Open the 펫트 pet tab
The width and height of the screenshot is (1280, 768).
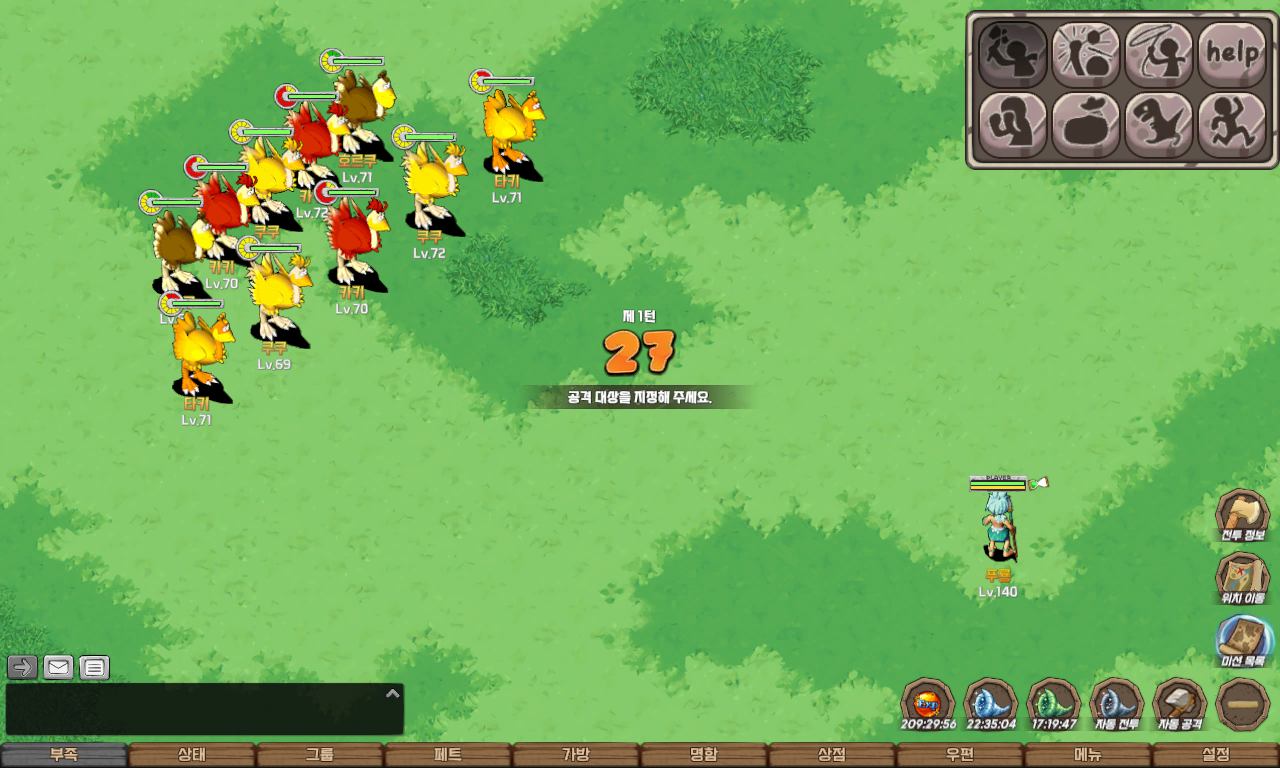[x=448, y=755]
